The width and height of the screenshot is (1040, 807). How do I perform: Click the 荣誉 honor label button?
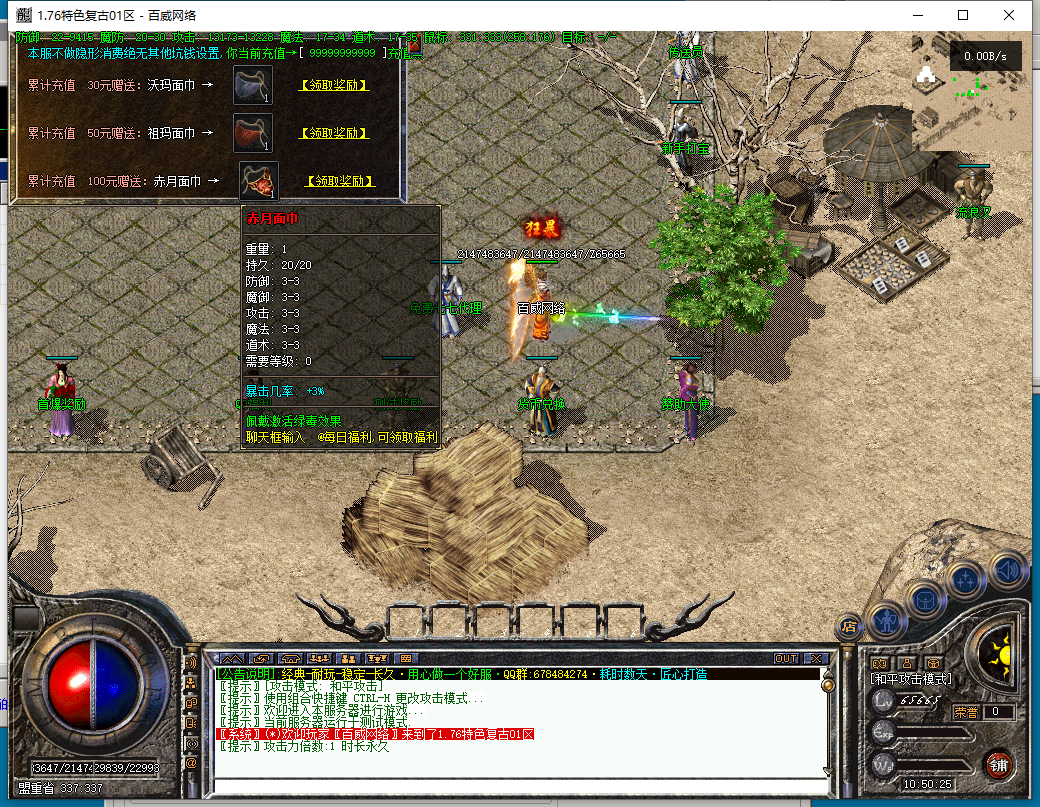coord(965,712)
